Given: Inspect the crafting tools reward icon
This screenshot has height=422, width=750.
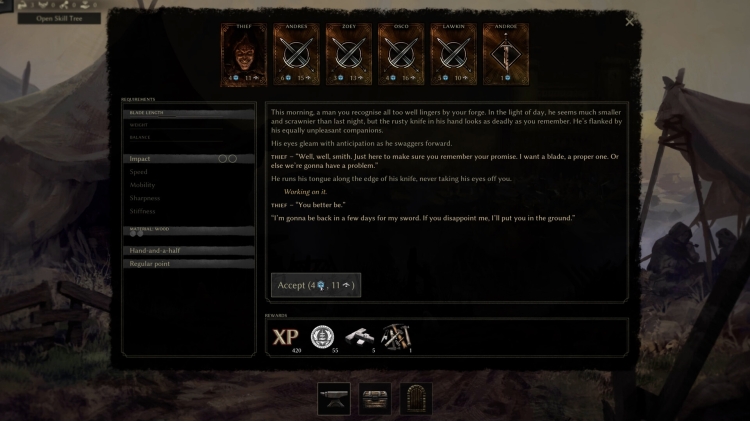Looking at the screenshot, I should coord(396,338).
